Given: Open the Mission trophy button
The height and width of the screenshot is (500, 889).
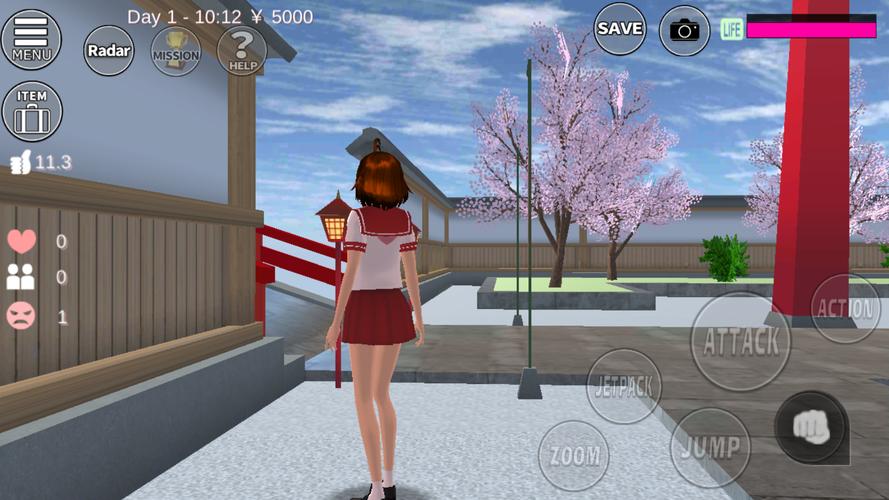Looking at the screenshot, I should click(176, 51).
